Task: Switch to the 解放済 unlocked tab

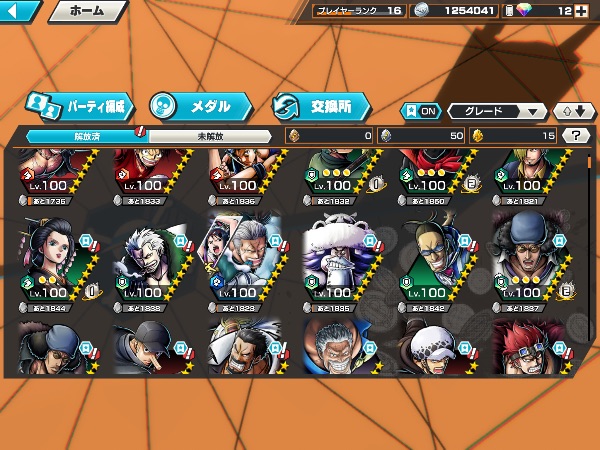Action: [87, 136]
